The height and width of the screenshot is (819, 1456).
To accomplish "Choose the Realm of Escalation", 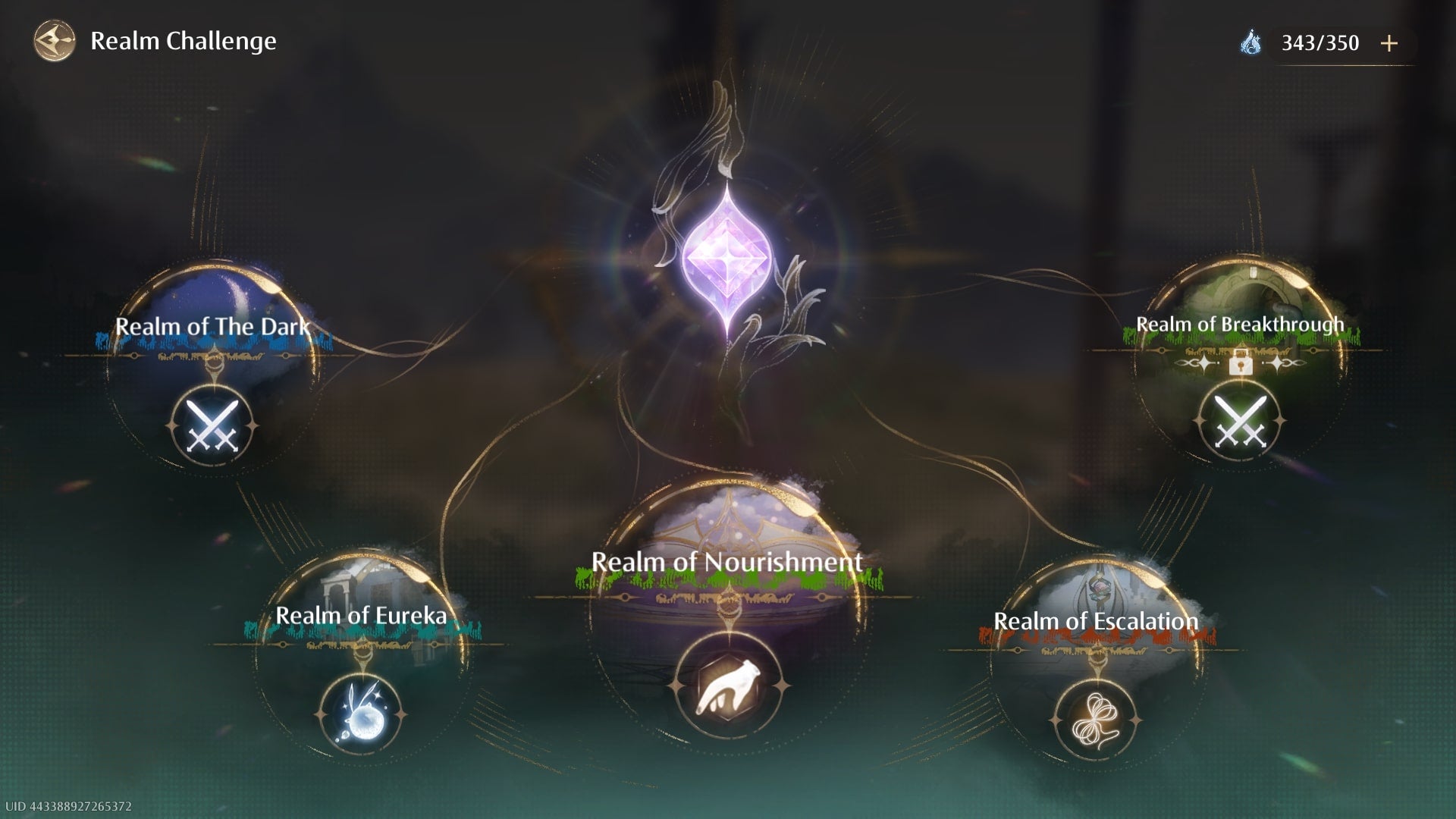I will tap(1096, 719).
